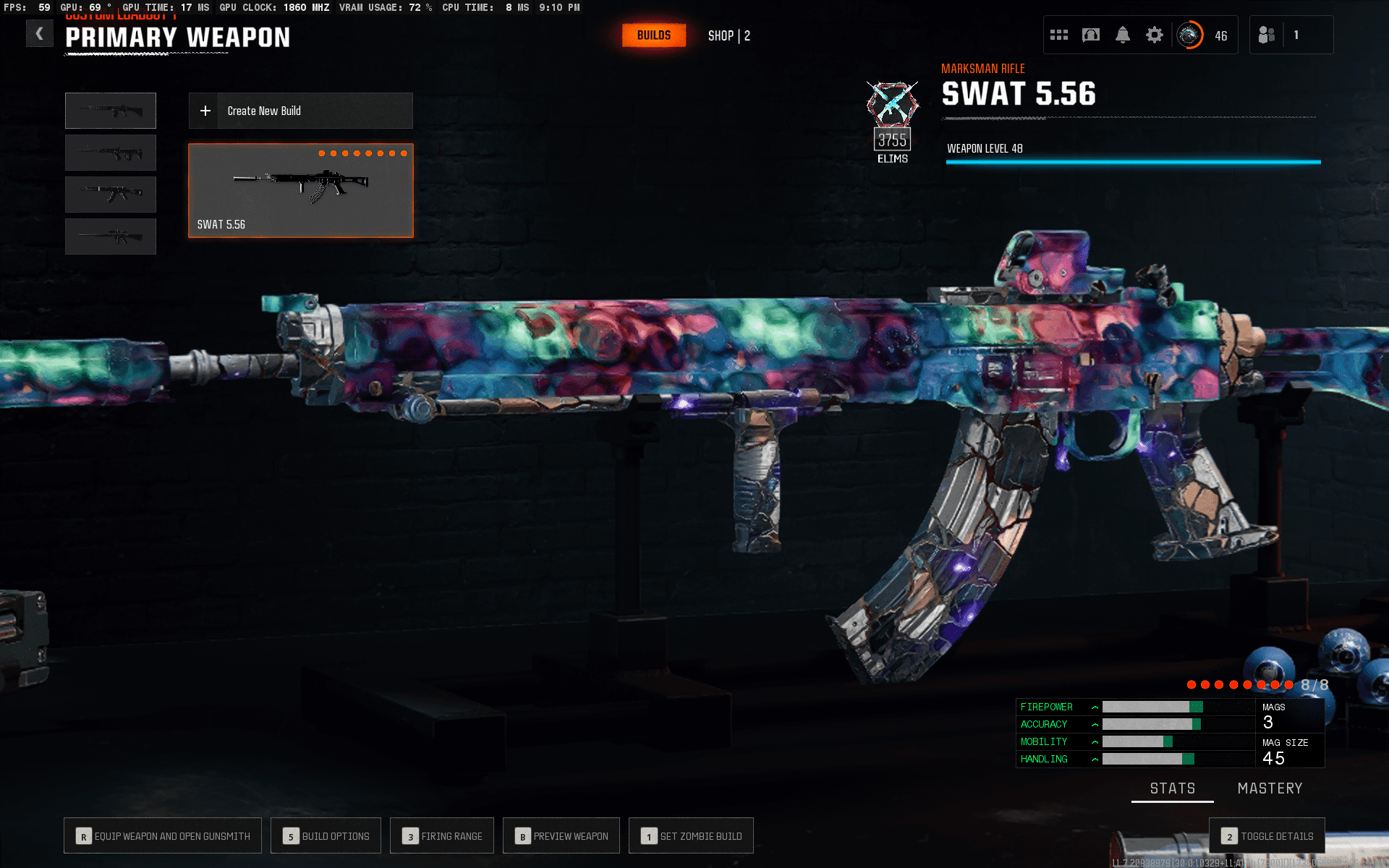Open the Shop tab
Image resolution: width=1389 pixels, height=868 pixels.
coord(729,35)
